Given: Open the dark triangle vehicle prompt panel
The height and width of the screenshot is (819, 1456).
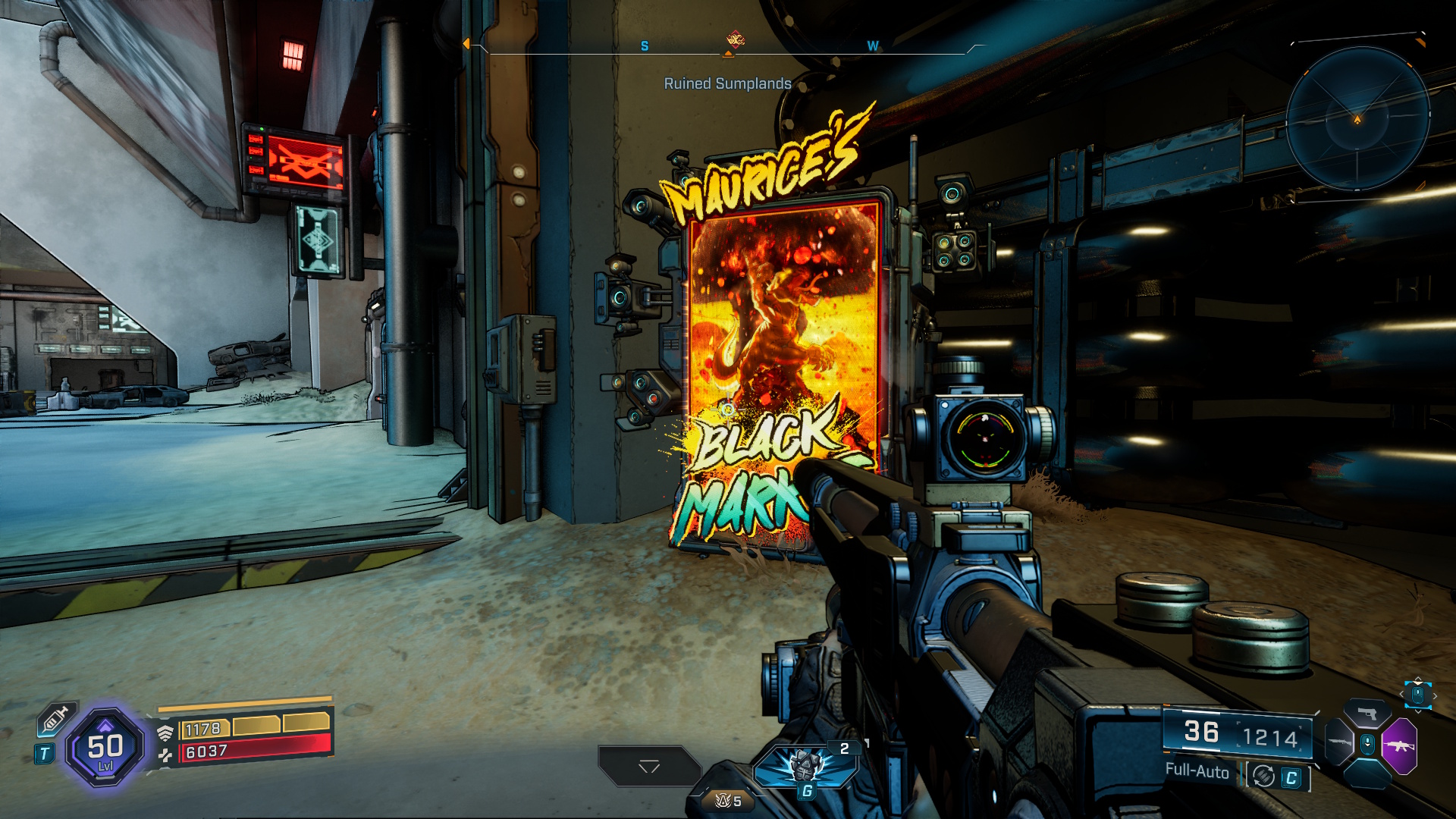Looking at the screenshot, I should [650, 767].
